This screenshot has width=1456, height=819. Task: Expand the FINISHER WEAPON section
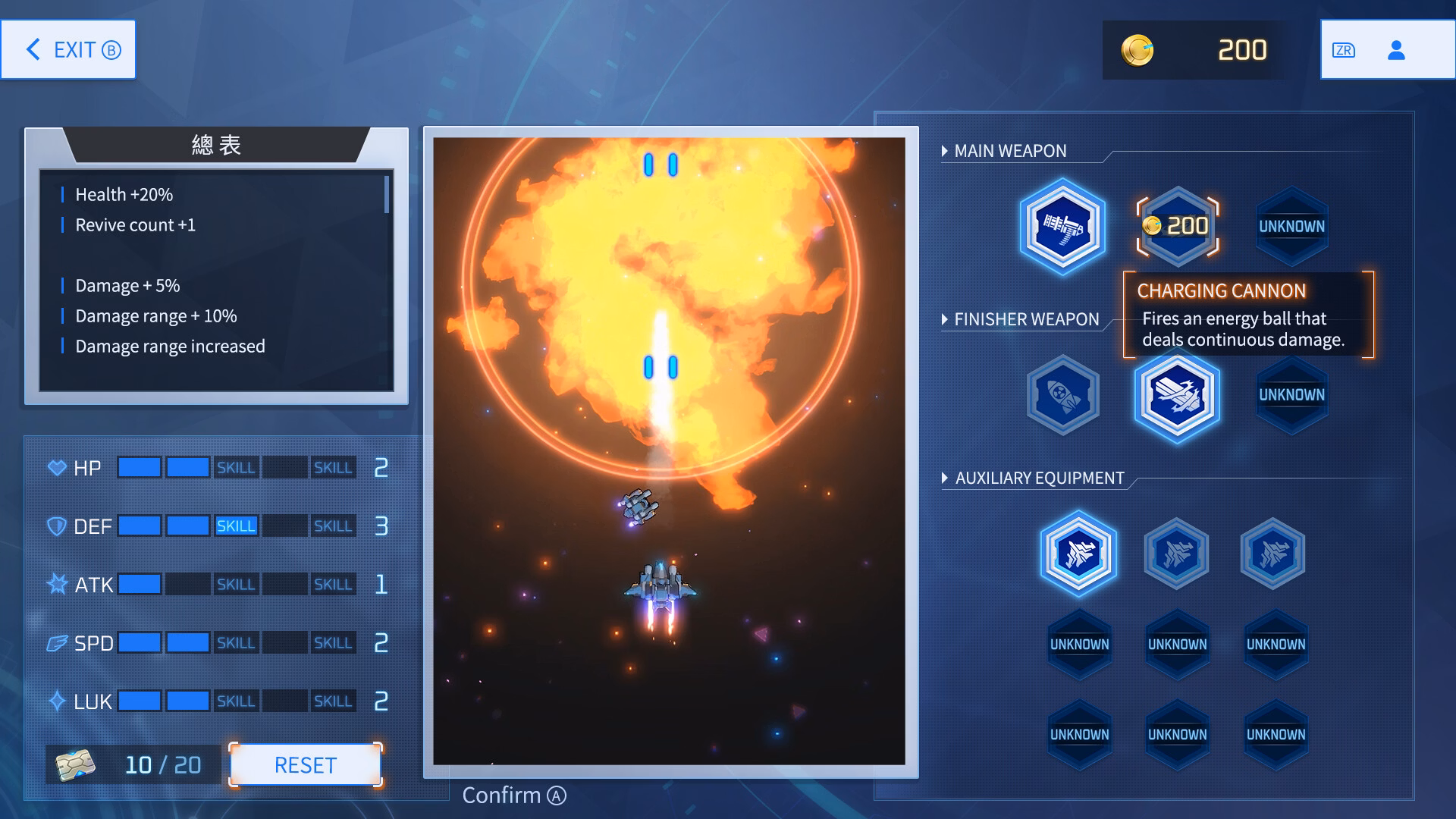coord(1022,319)
